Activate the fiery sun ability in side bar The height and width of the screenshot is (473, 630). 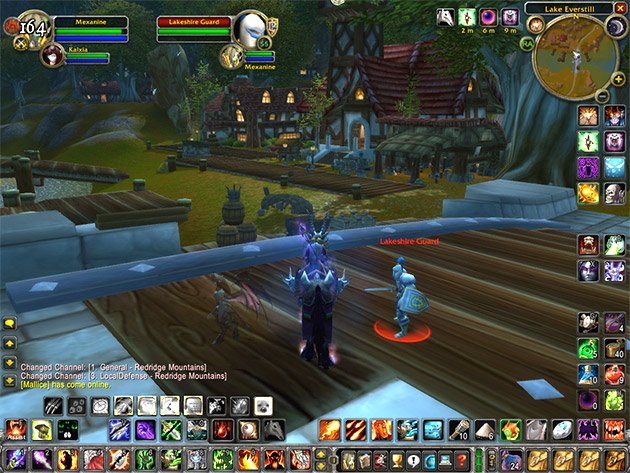589,193
